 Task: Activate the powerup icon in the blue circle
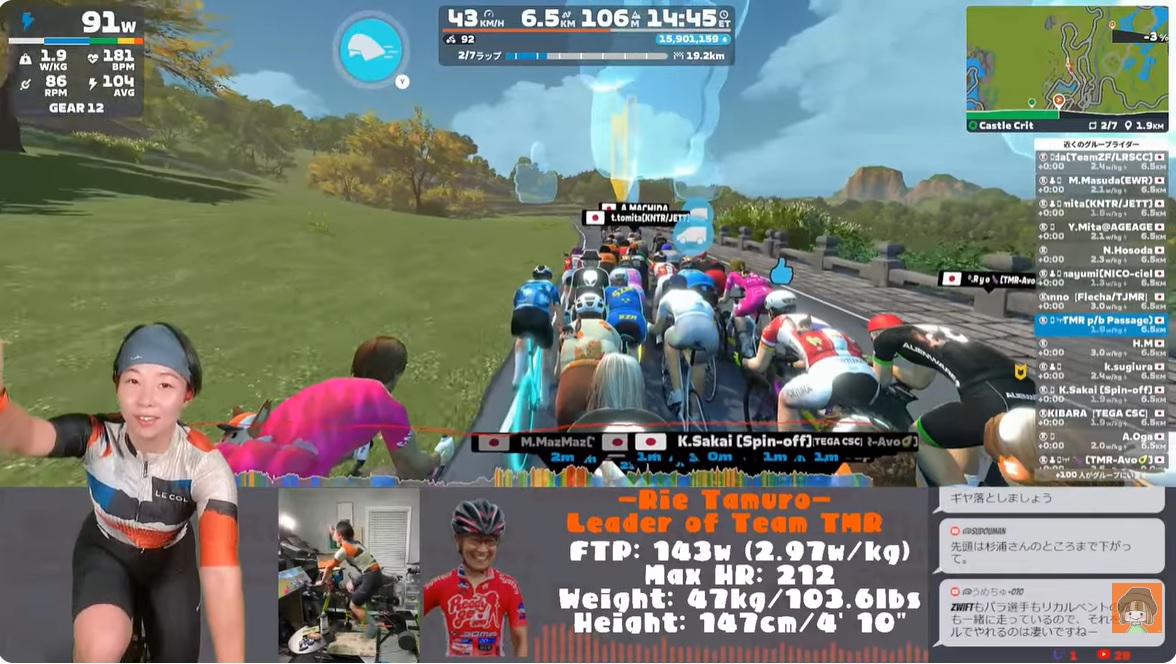coord(371,49)
